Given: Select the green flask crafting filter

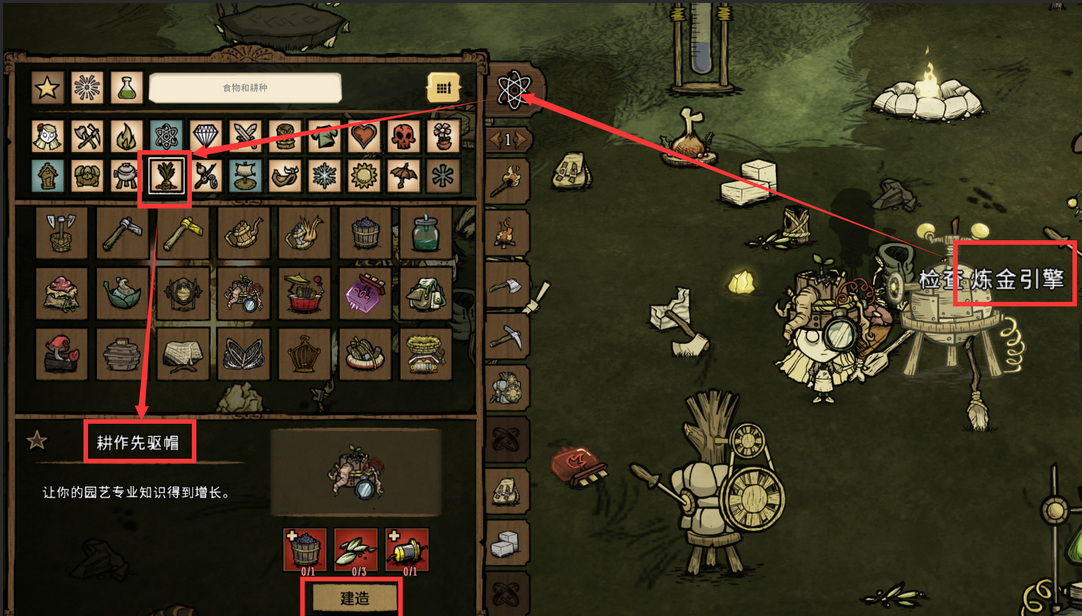Looking at the screenshot, I should [x=127, y=88].
